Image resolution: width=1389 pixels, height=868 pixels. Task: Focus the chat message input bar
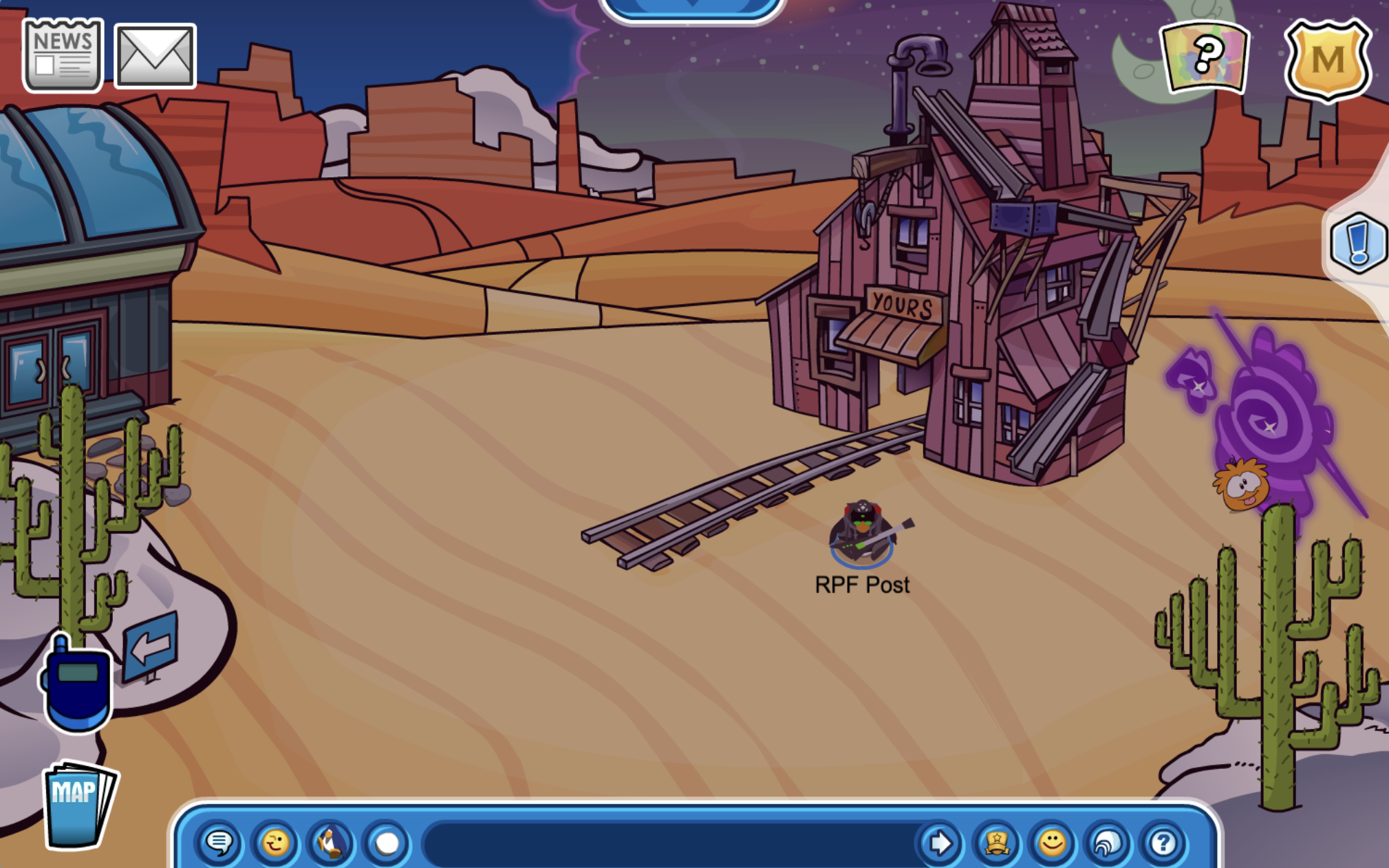(x=667, y=843)
